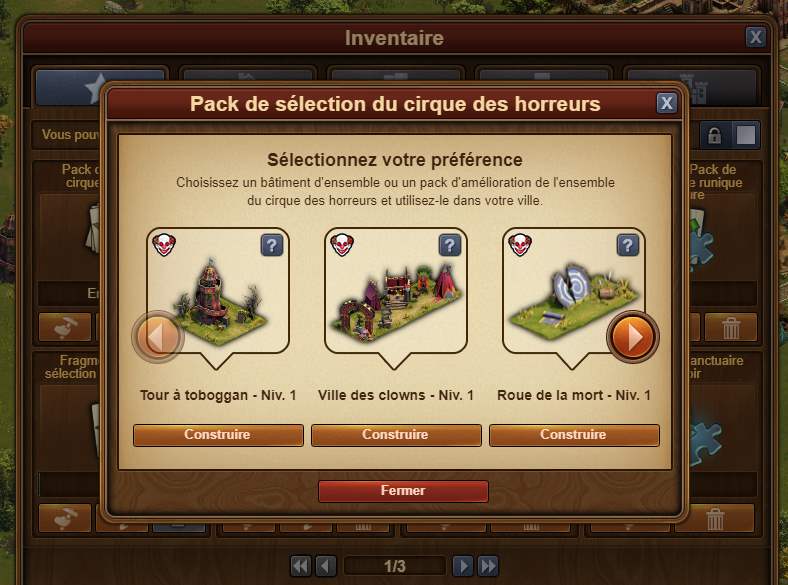Click the Fermer button
The height and width of the screenshot is (585, 788).
pos(403,491)
